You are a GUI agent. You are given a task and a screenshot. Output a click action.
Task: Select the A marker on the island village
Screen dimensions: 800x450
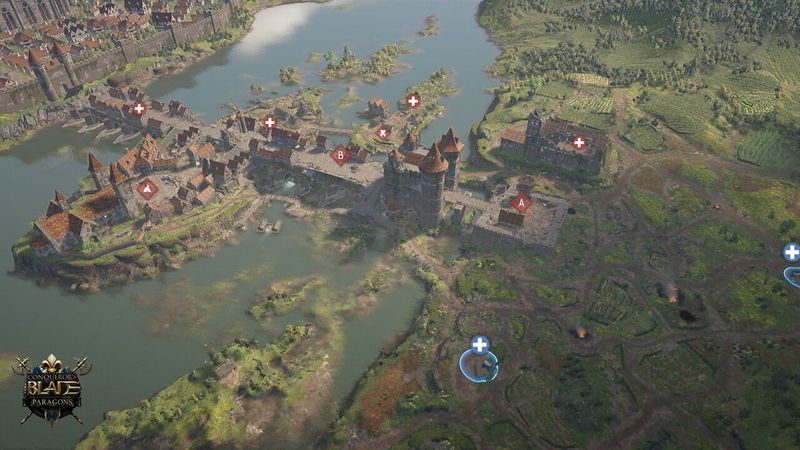[148, 187]
